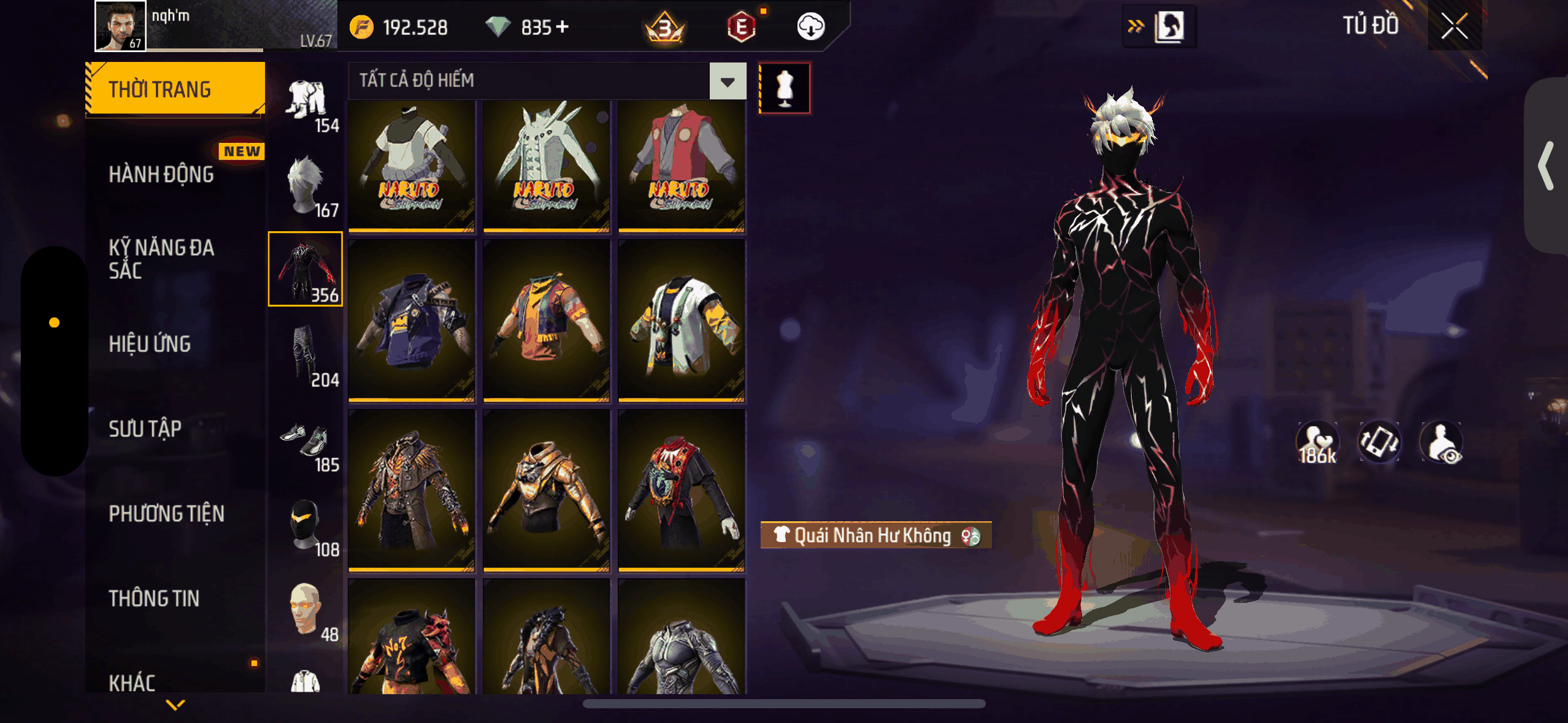Select the mask category showing 108
Screen dimensions: 1568x723
(306, 527)
